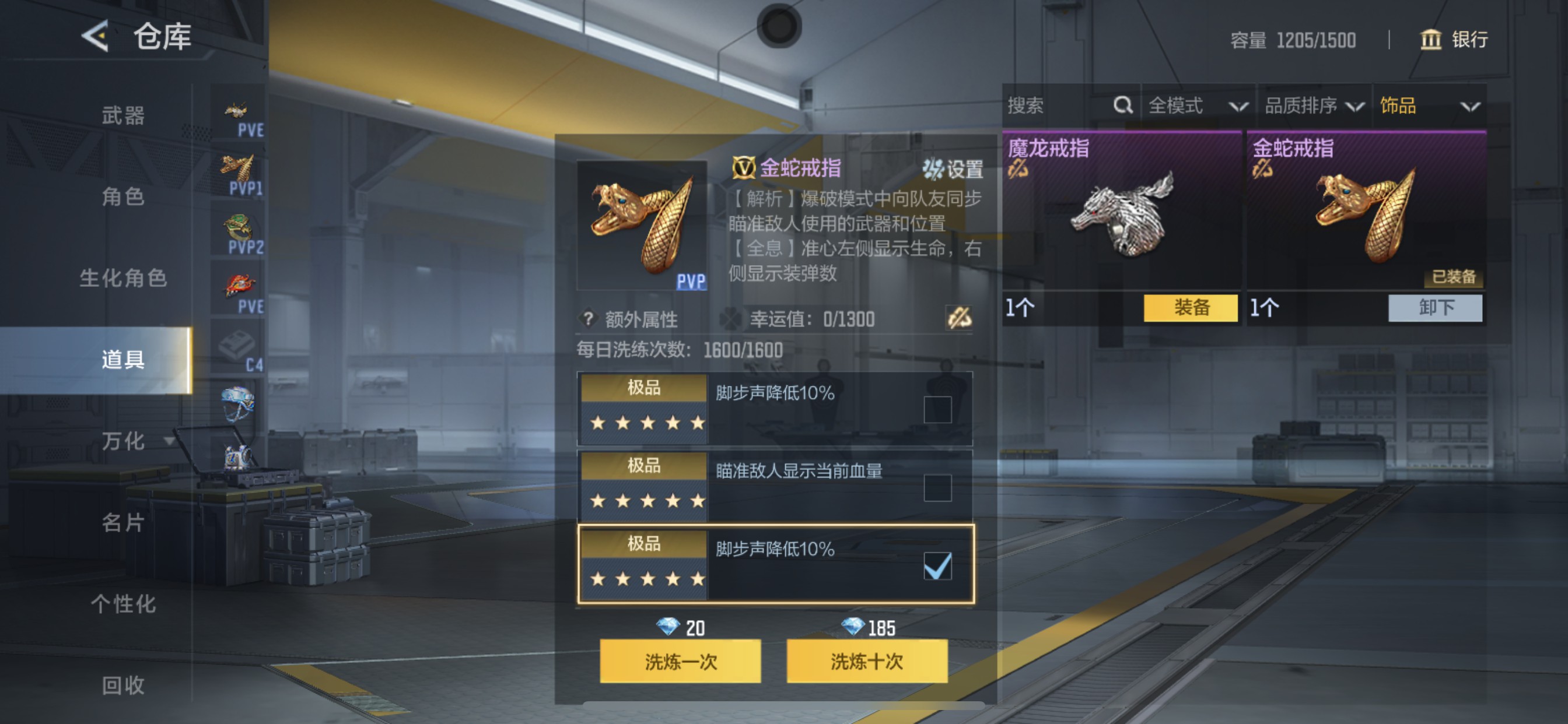Screen dimensions: 1568x724
Task: Check the 瞄准敌人显示当前血量 attribute box
Action: pyautogui.click(x=938, y=489)
